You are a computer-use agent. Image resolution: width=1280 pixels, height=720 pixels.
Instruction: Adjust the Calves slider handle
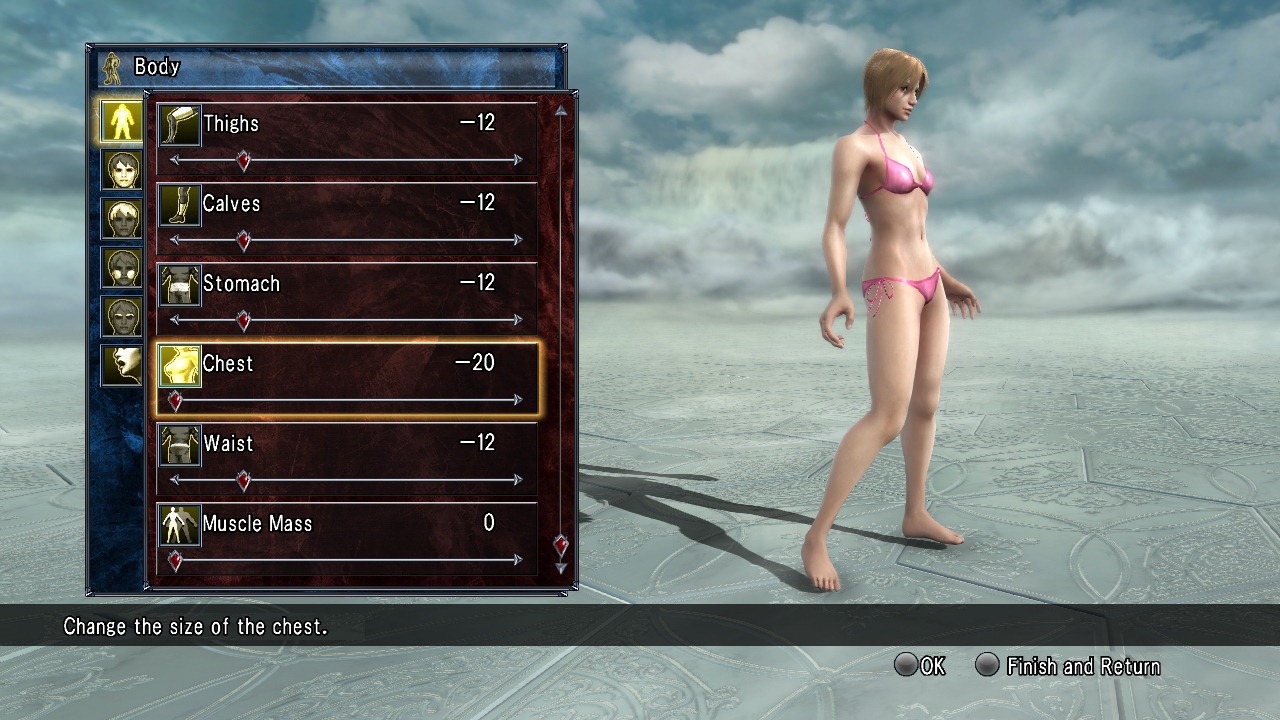243,240
